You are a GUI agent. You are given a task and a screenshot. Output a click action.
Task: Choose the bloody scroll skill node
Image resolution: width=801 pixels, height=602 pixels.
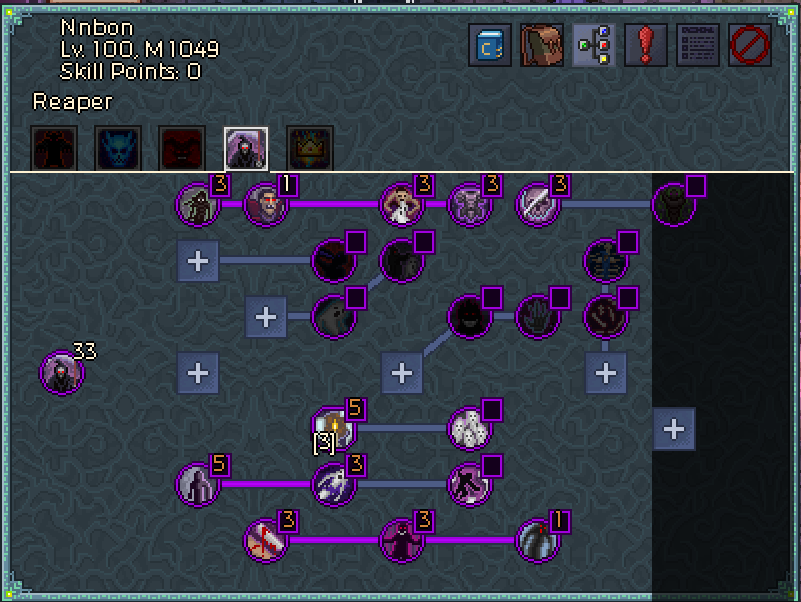coord(265,541)
